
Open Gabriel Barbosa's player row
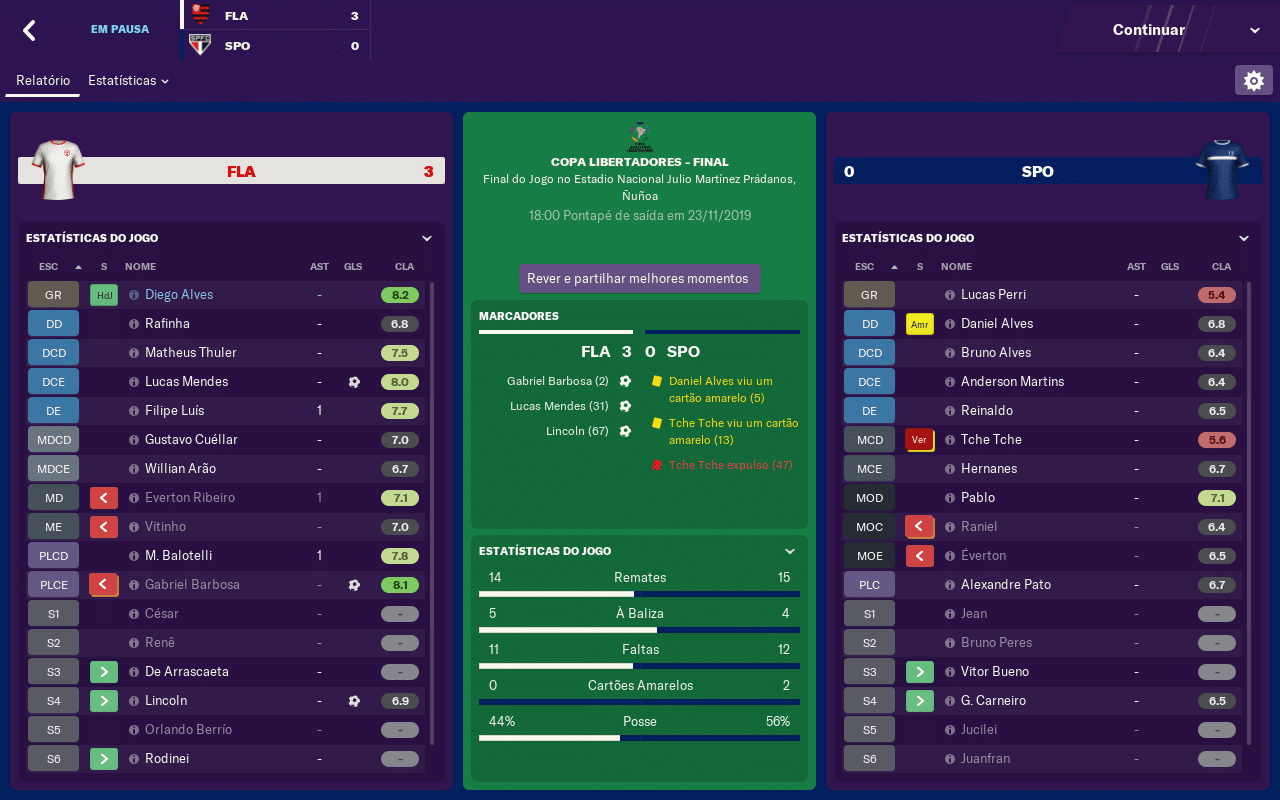pyautogui.click(x=192, y=585)
